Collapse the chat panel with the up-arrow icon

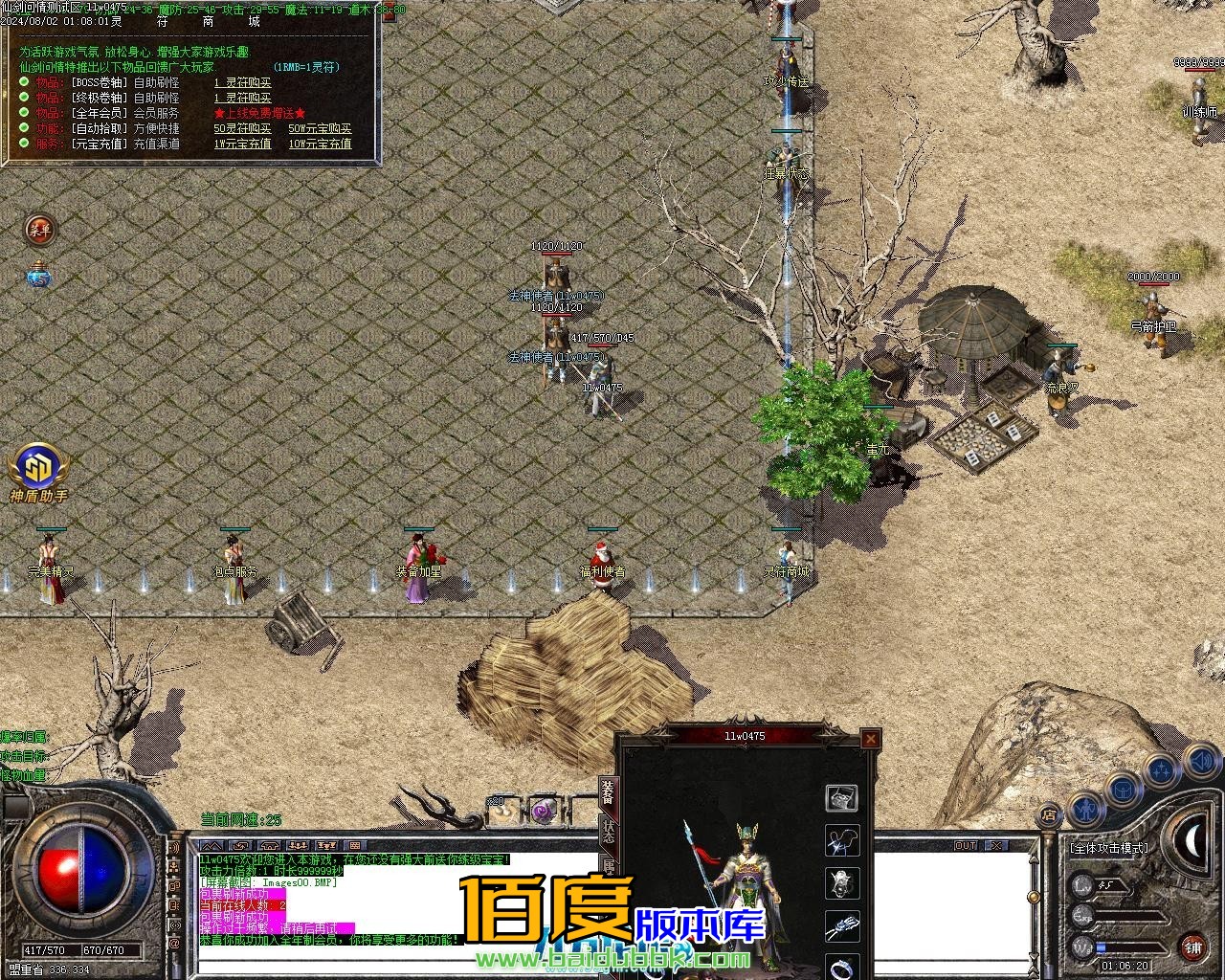pyautogui.click(x=212, y=846)
